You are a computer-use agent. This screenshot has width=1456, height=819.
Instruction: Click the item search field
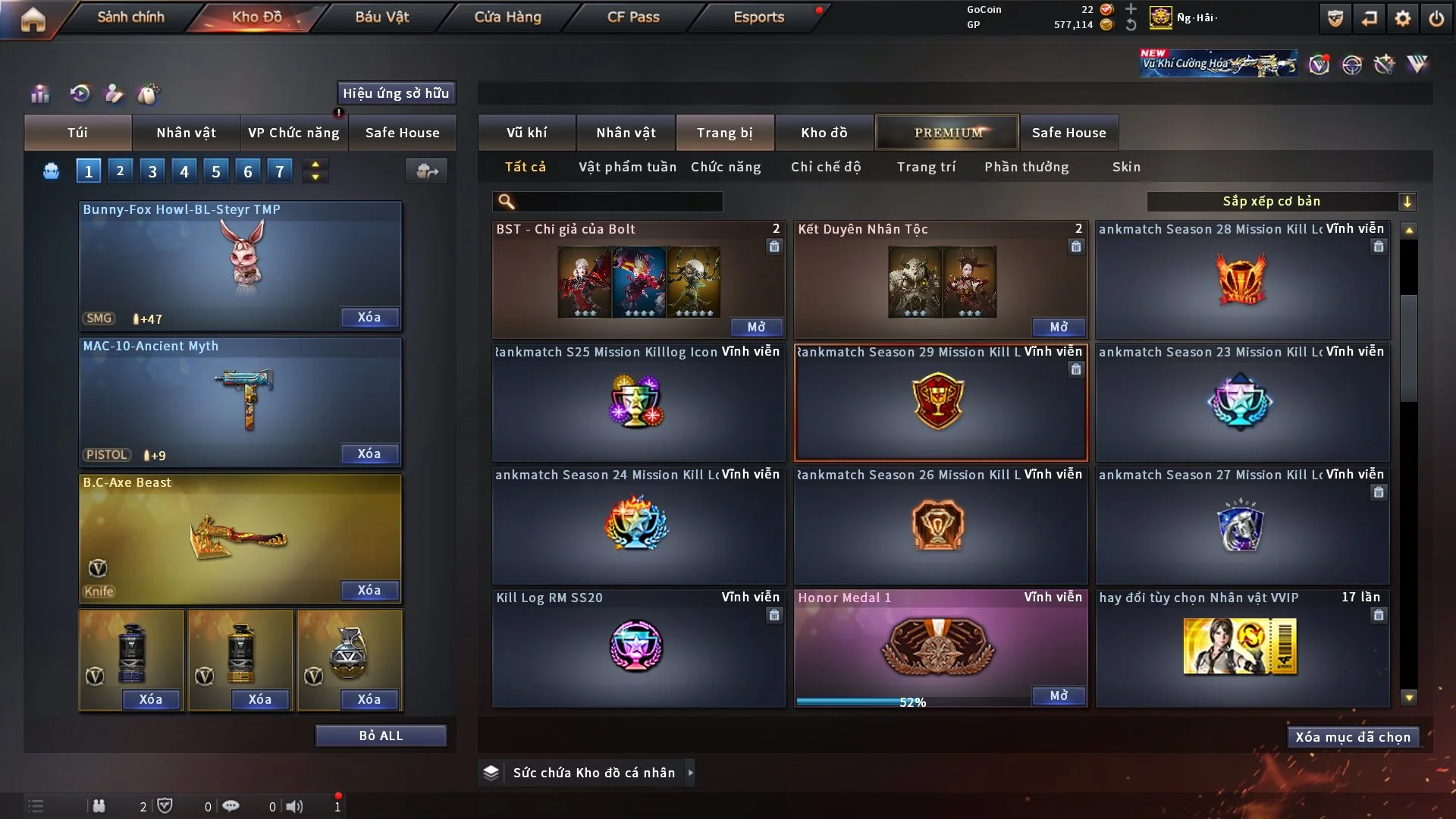click(x=618, y=201)
